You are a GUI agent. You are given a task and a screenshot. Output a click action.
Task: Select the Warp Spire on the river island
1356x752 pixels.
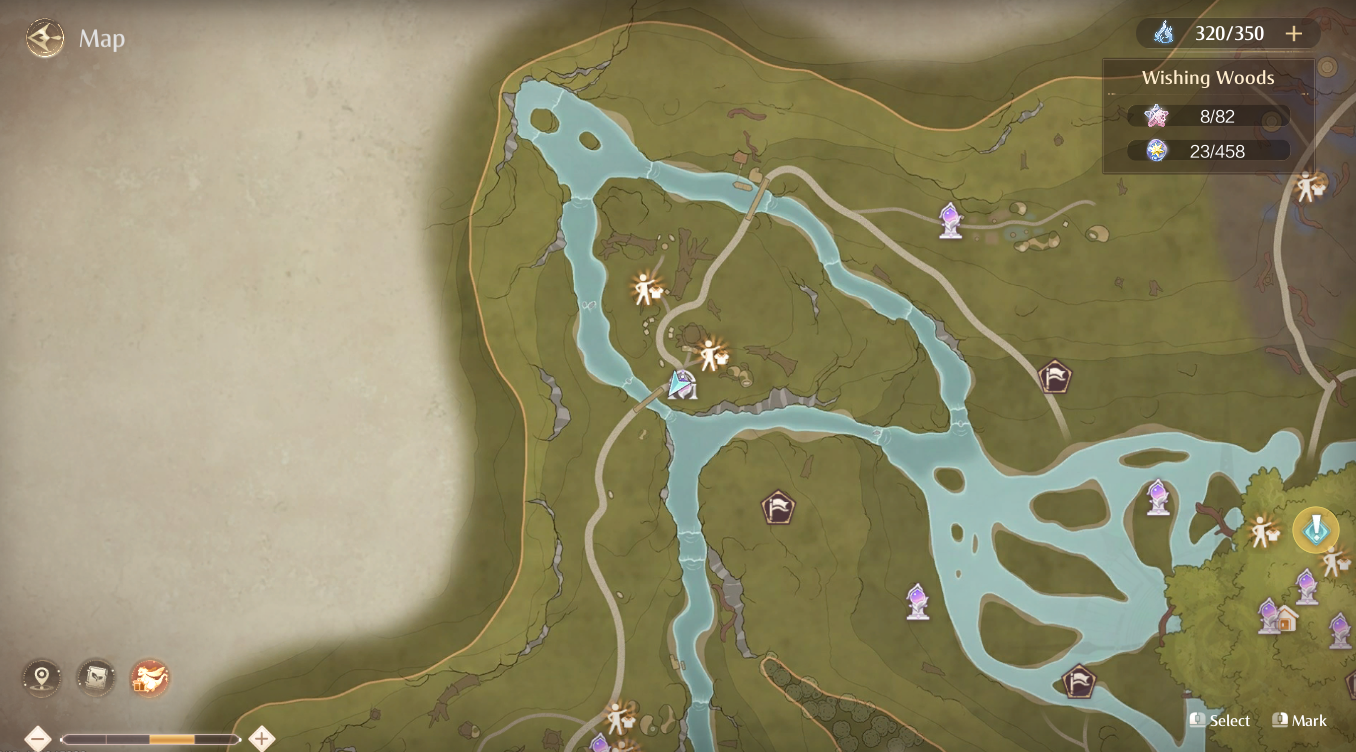pyautogui.click(x=1157, y=497)
